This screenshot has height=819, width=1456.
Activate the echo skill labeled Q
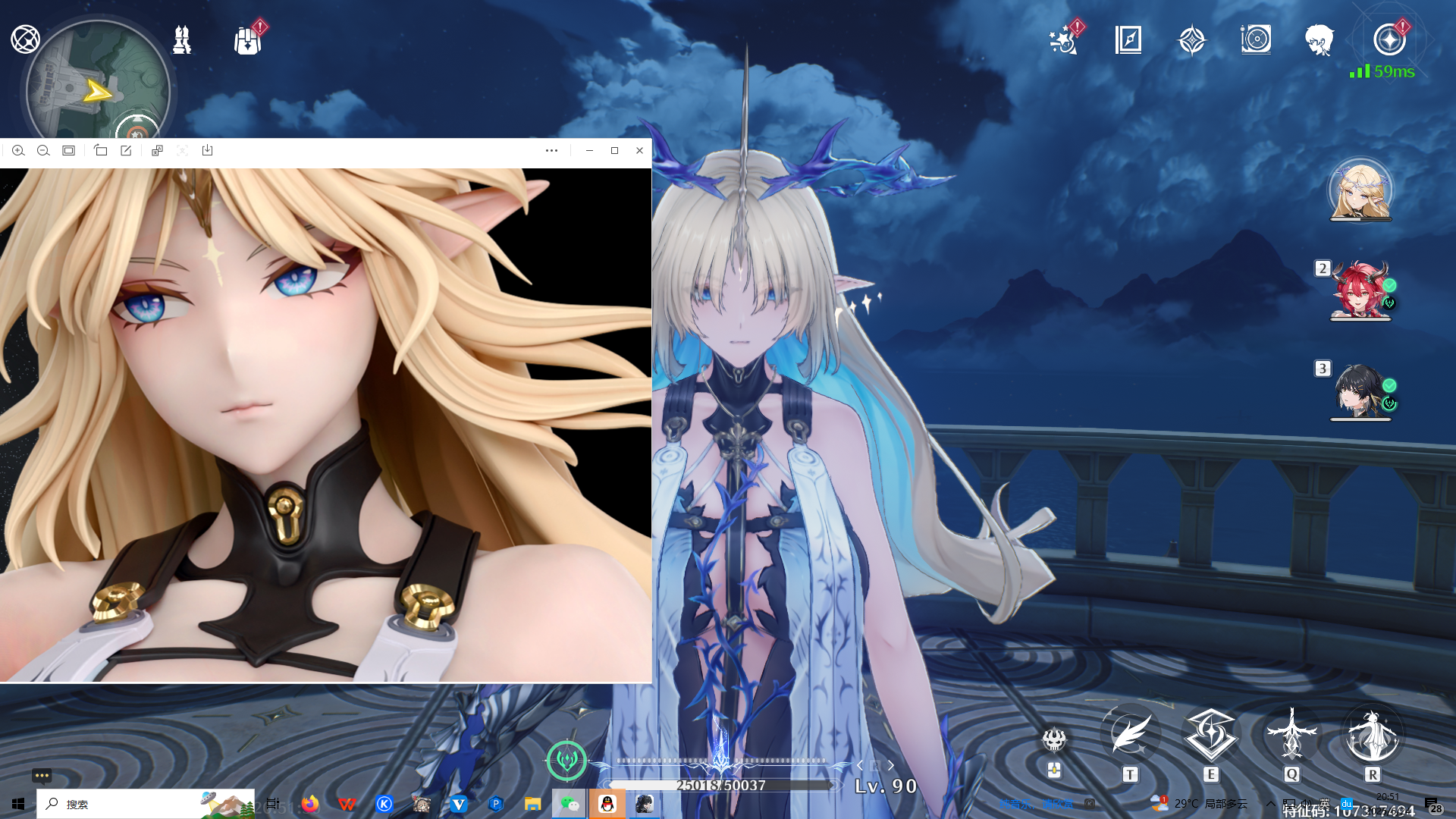pos(1292,734)
